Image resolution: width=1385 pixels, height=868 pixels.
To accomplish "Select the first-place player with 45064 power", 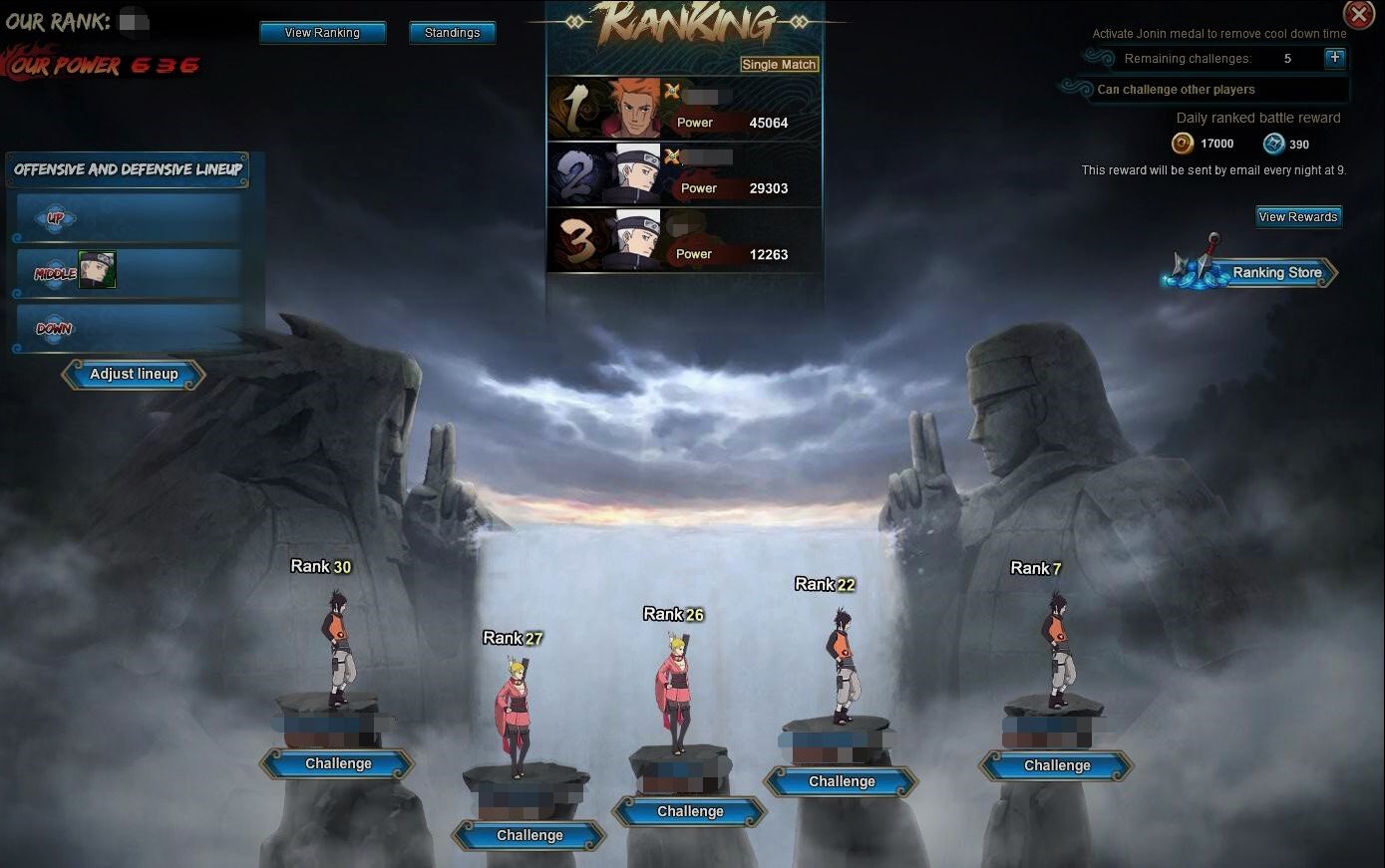I will [685, 109].
